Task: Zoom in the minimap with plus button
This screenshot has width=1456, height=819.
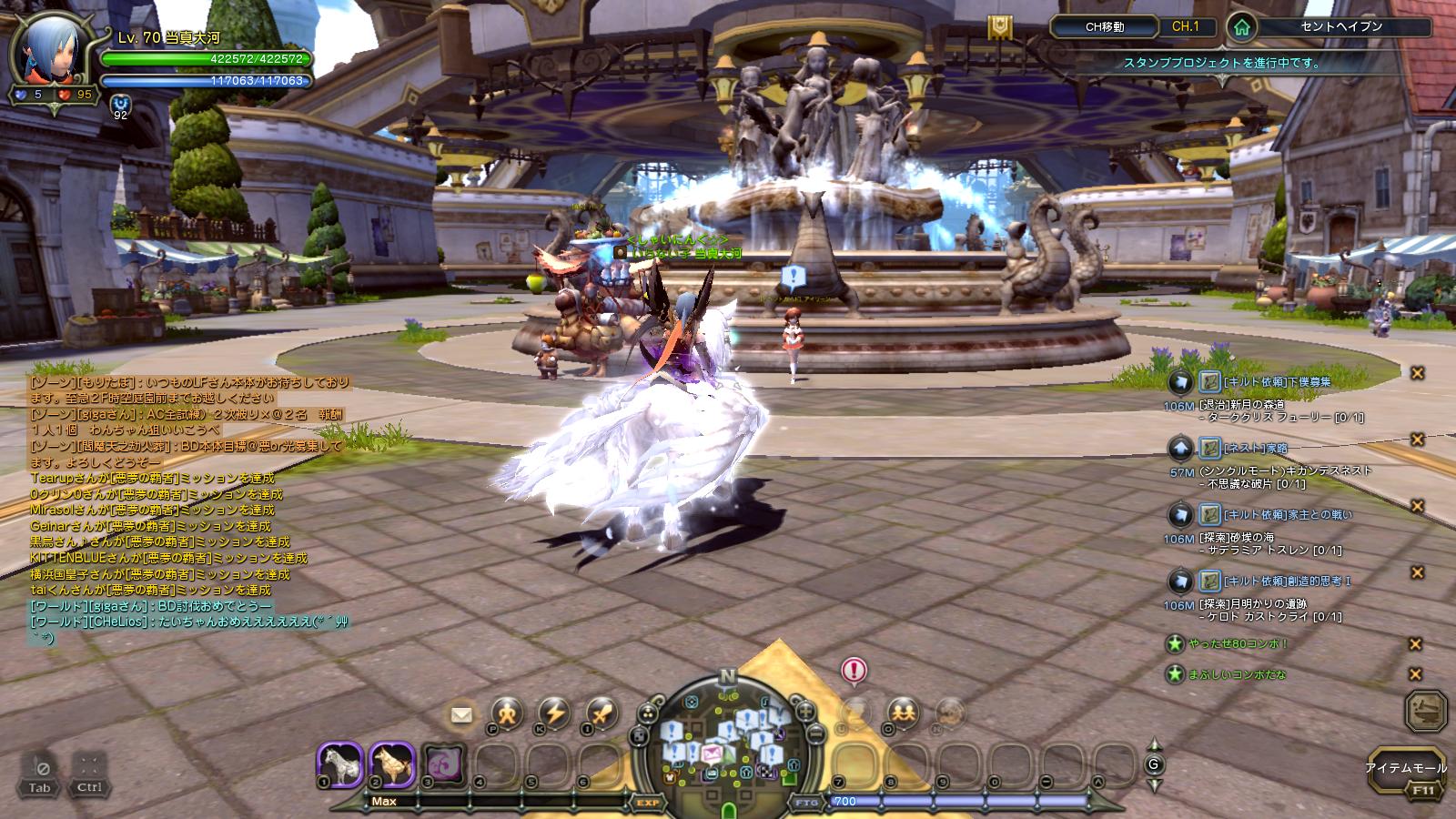Action: tap(804, 709)
